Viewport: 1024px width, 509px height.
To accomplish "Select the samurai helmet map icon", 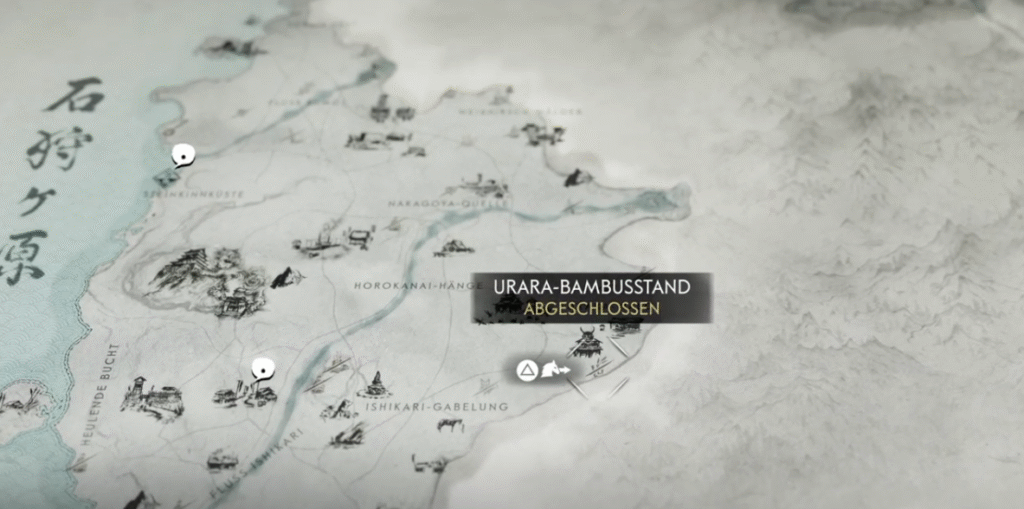I will click(585, 344).
